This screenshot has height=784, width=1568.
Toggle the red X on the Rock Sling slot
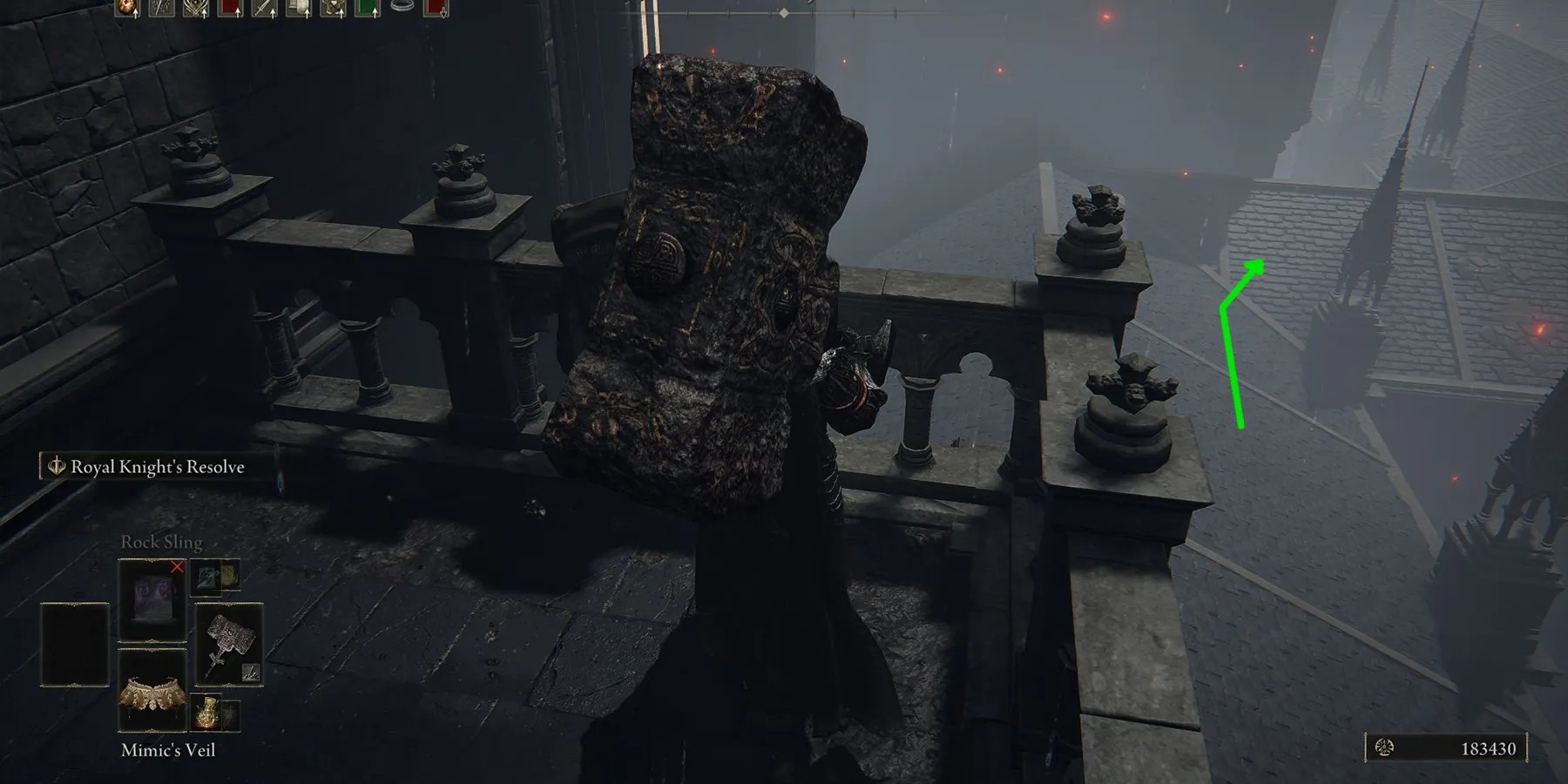(x=177, y=567)
